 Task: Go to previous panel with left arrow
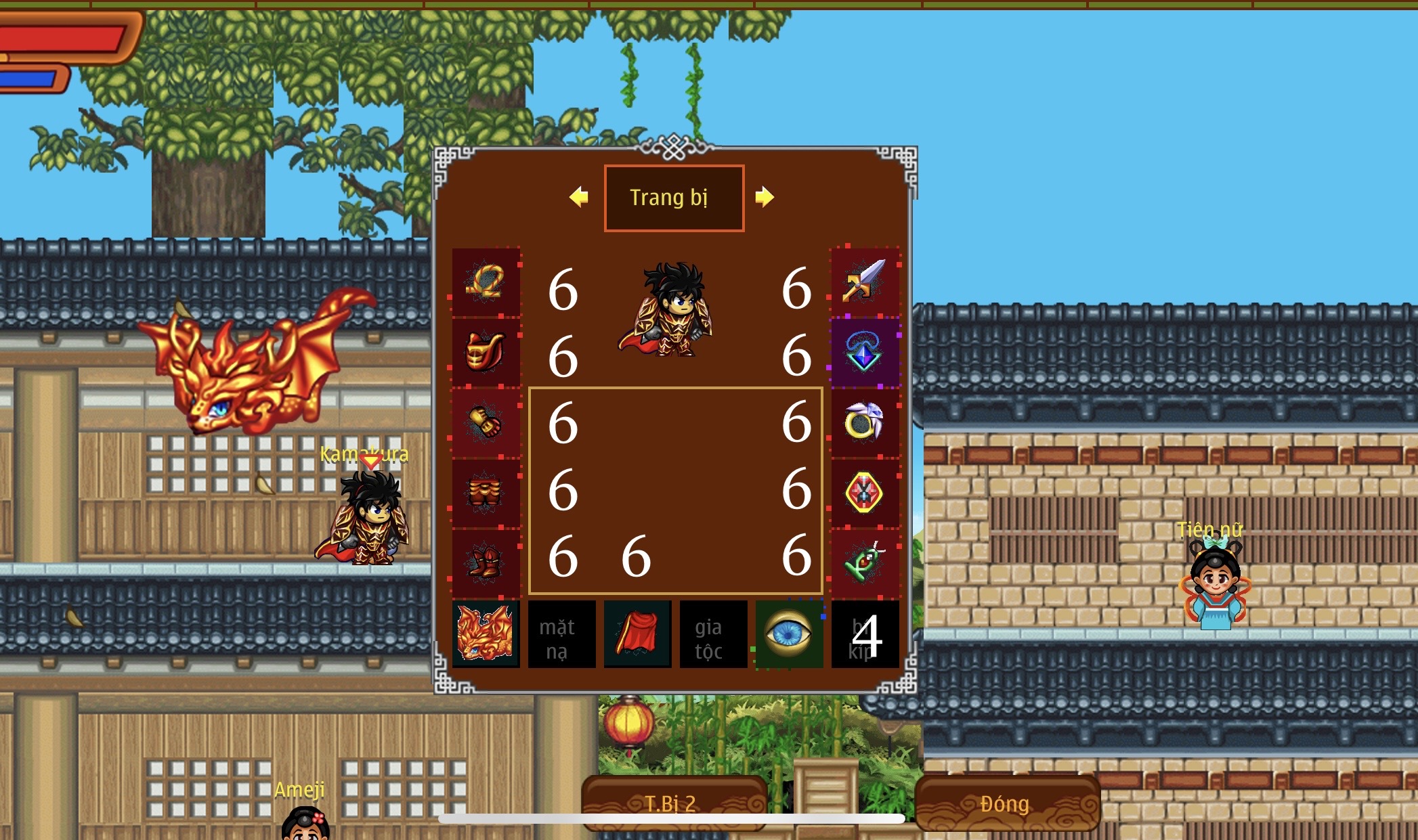pos(579,197)
